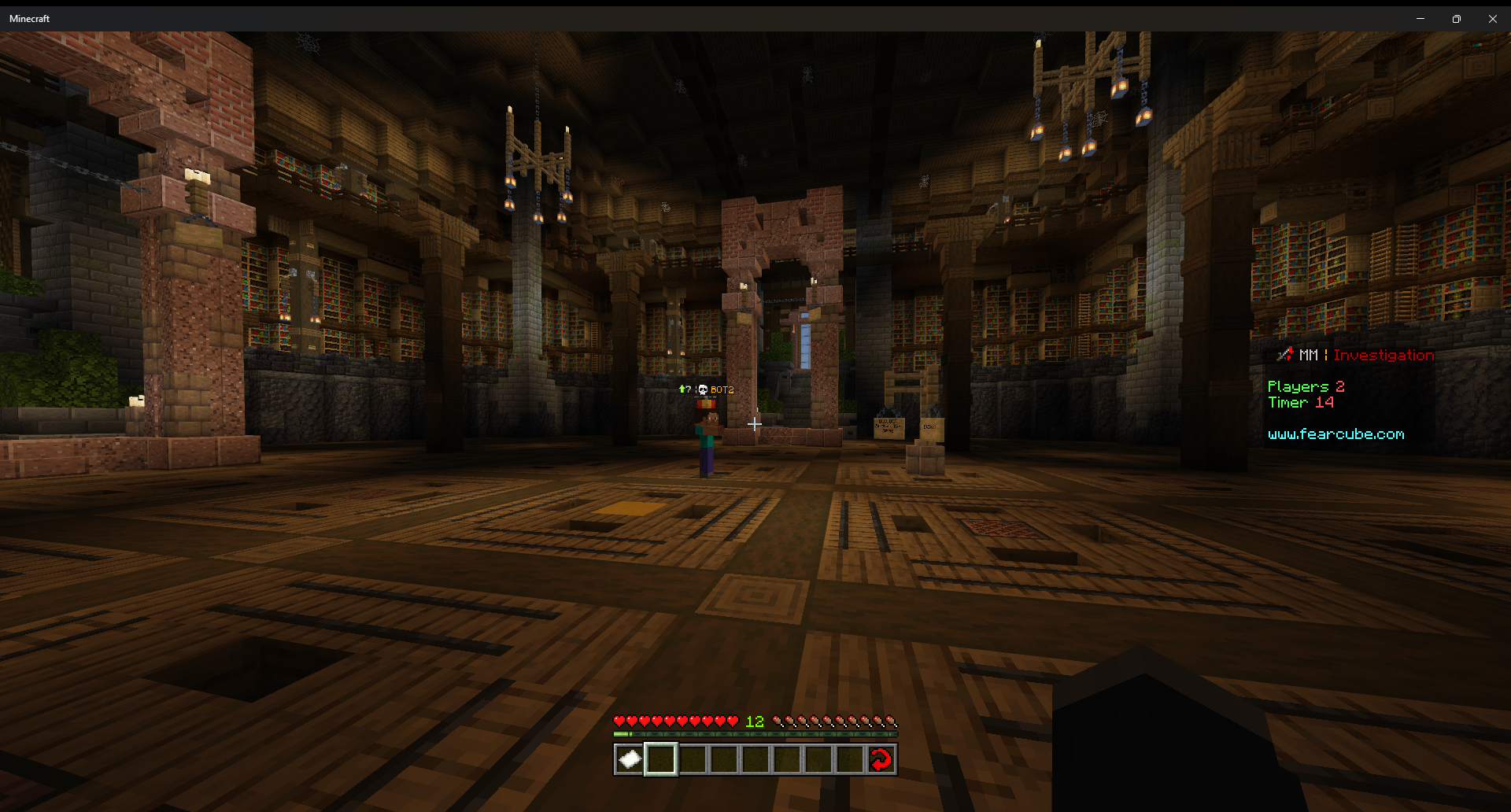Click the green experience level number 12

coord(754,721)
